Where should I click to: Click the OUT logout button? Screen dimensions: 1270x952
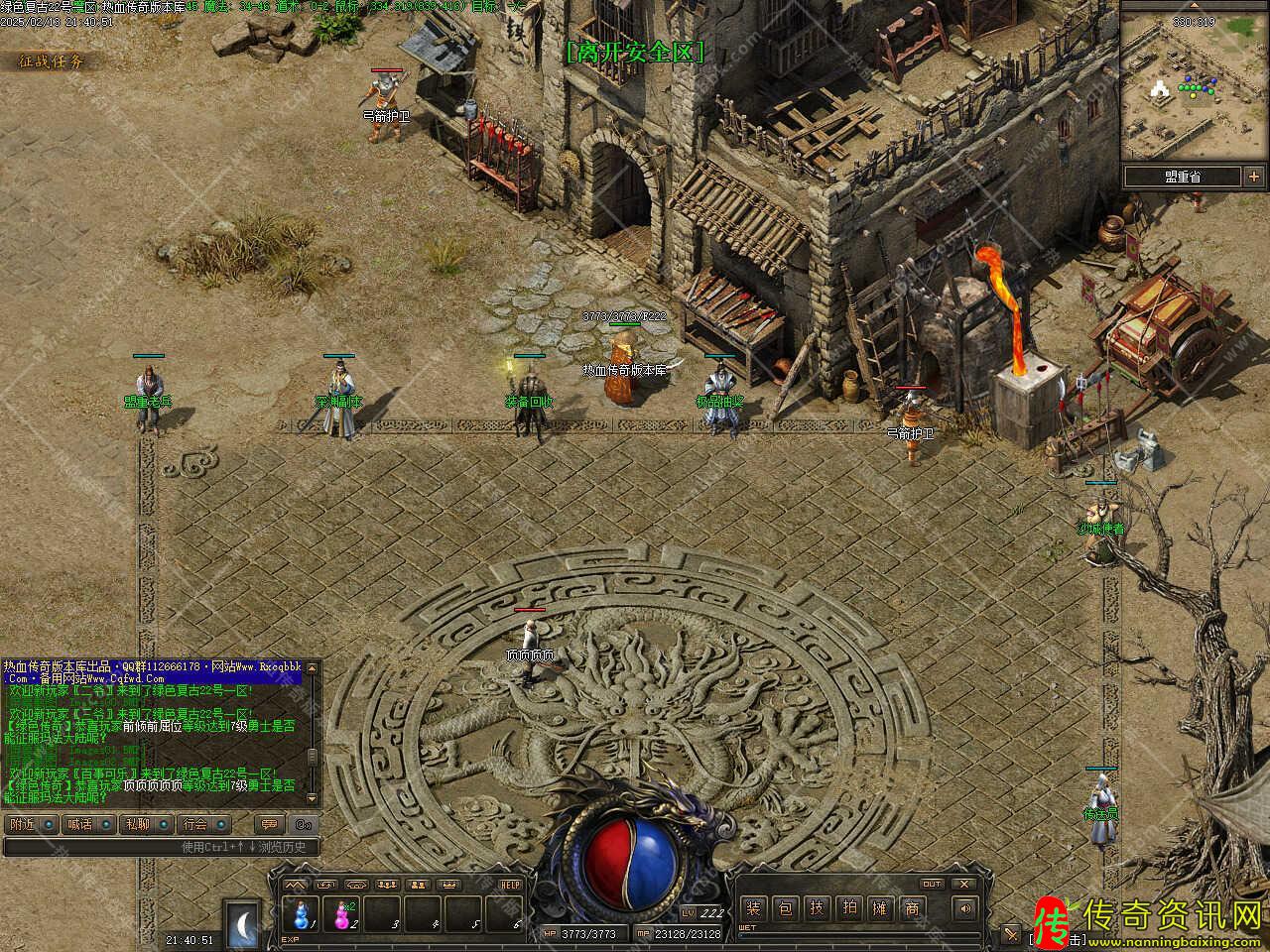[x=932, y=884]
